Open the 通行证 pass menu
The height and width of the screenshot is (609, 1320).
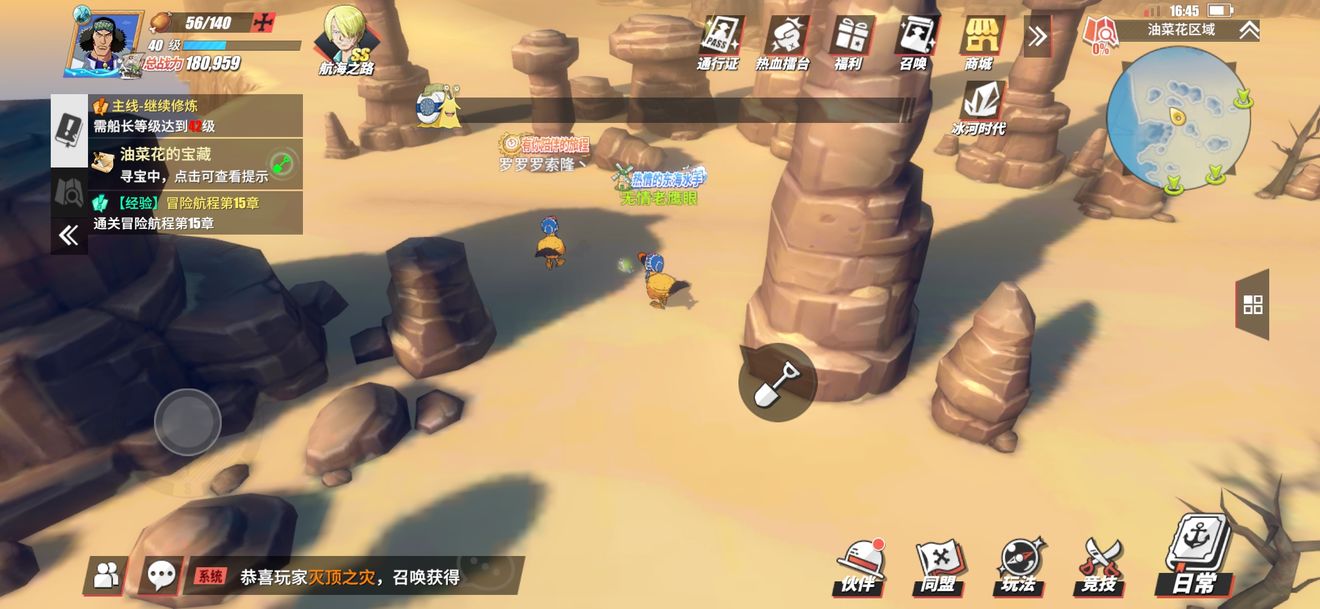point(719,42)
